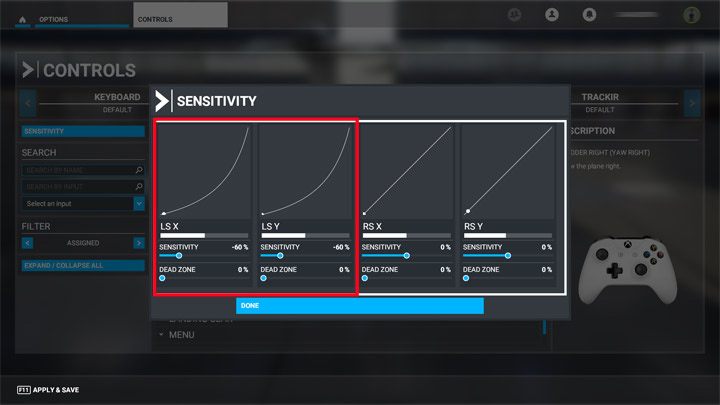The image size is (720, 405).
Task: Adjust the LS Y sensitivity slider
Action: click(x=280, y=256)
